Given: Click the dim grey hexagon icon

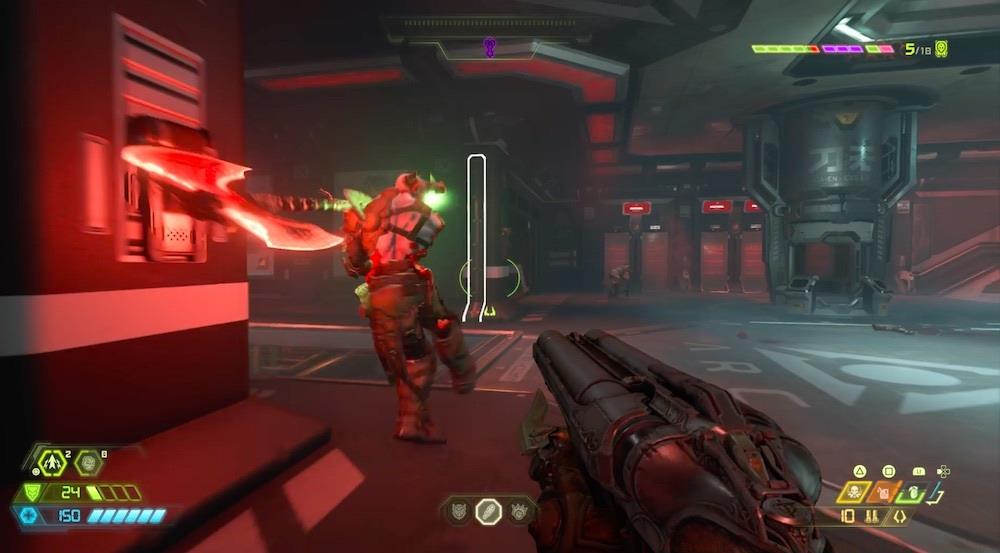Looking at the screenshot, I should pos(88,463).
